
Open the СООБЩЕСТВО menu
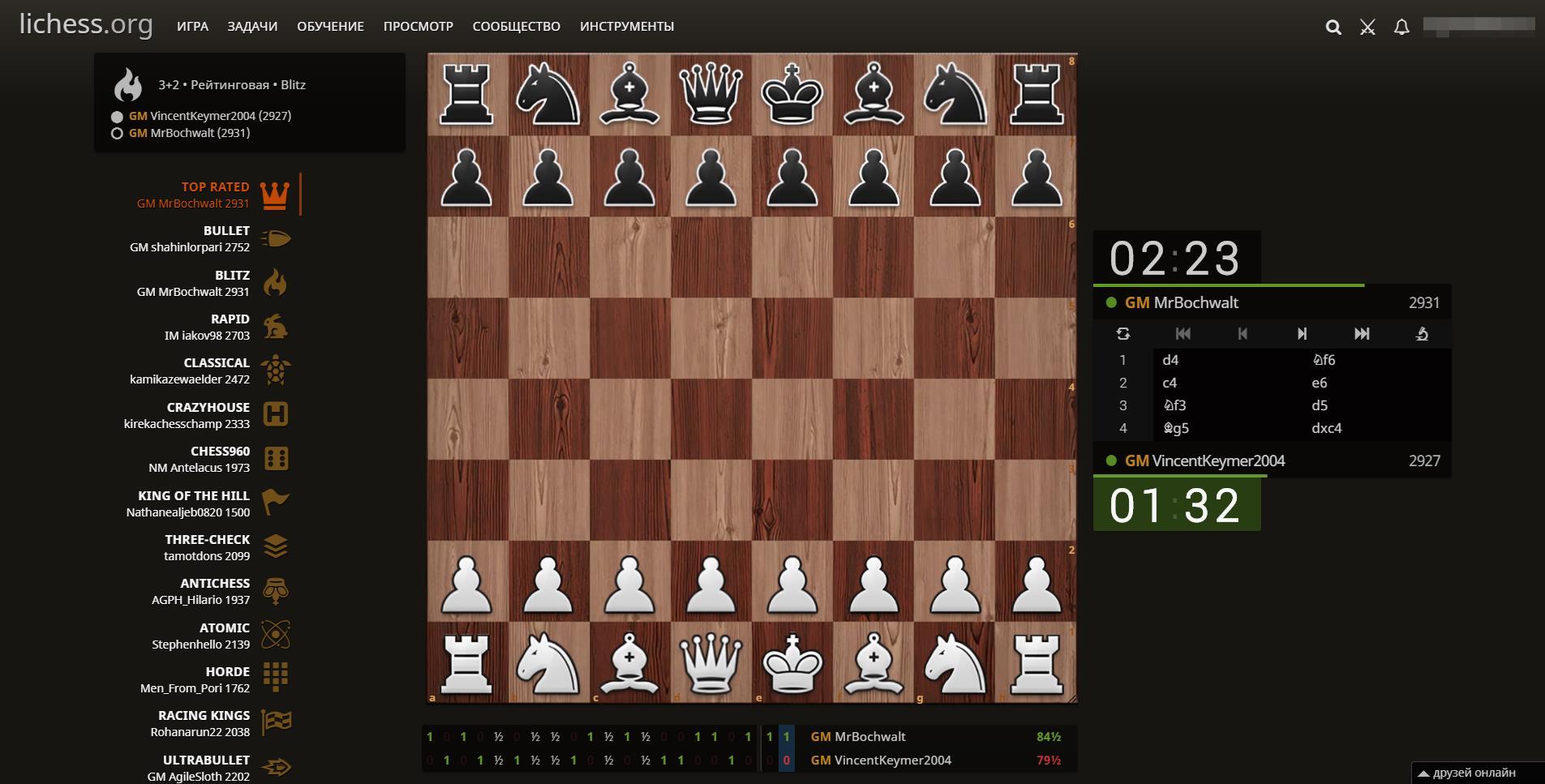click(x=516, y=26)
